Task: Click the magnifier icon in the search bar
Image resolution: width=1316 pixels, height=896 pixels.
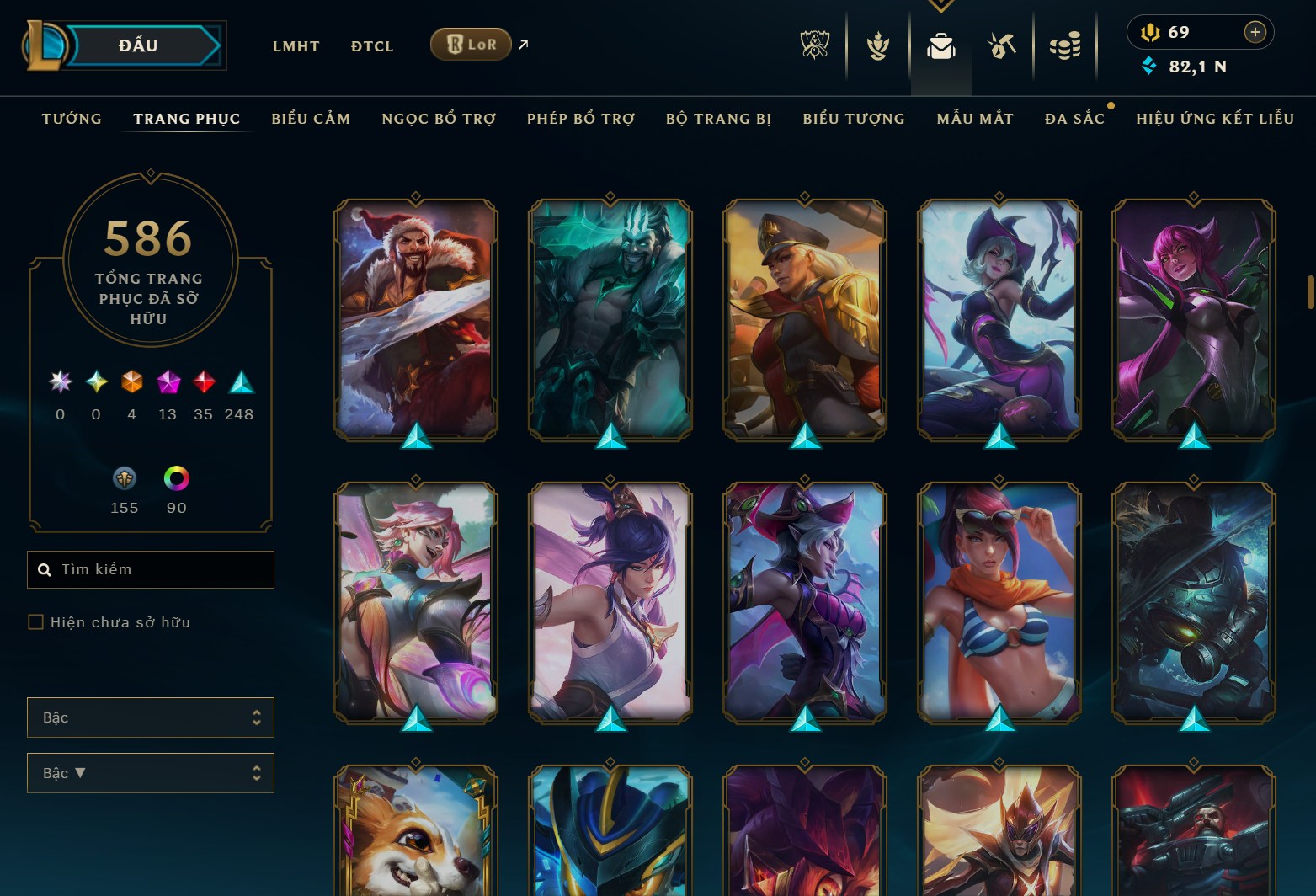Action: 45,569
